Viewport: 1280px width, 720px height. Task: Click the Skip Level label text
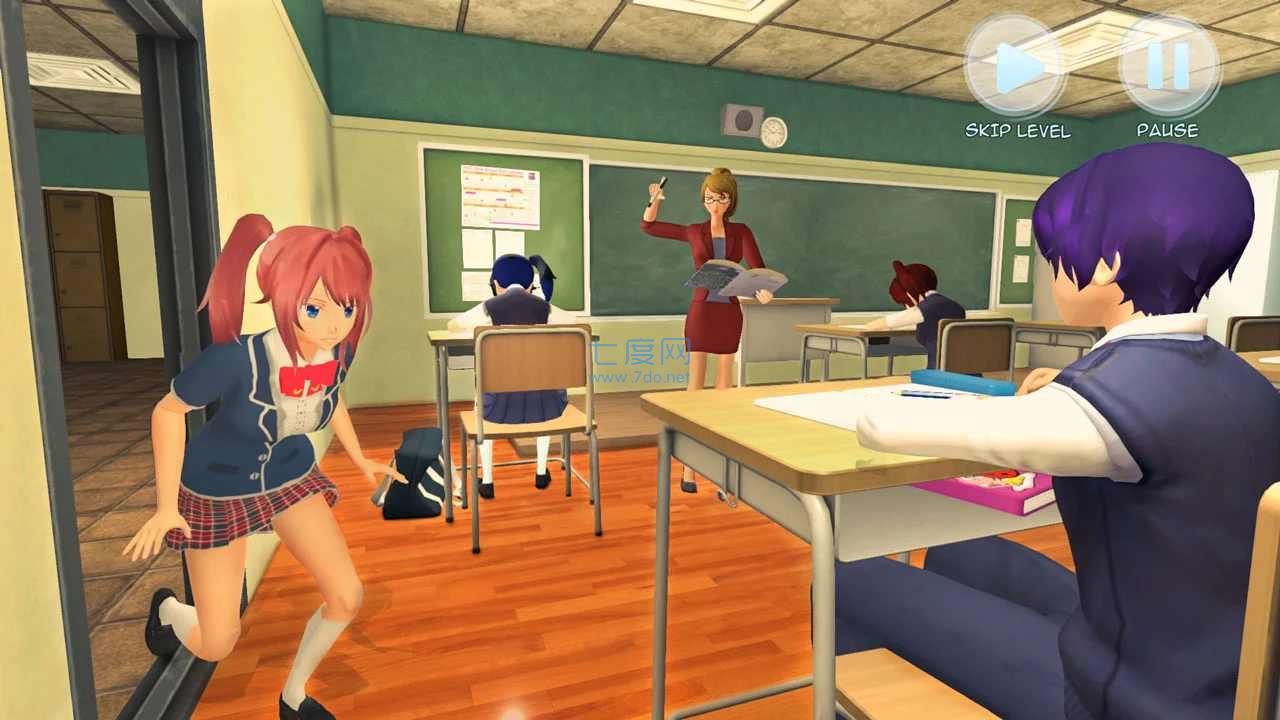1017,129
